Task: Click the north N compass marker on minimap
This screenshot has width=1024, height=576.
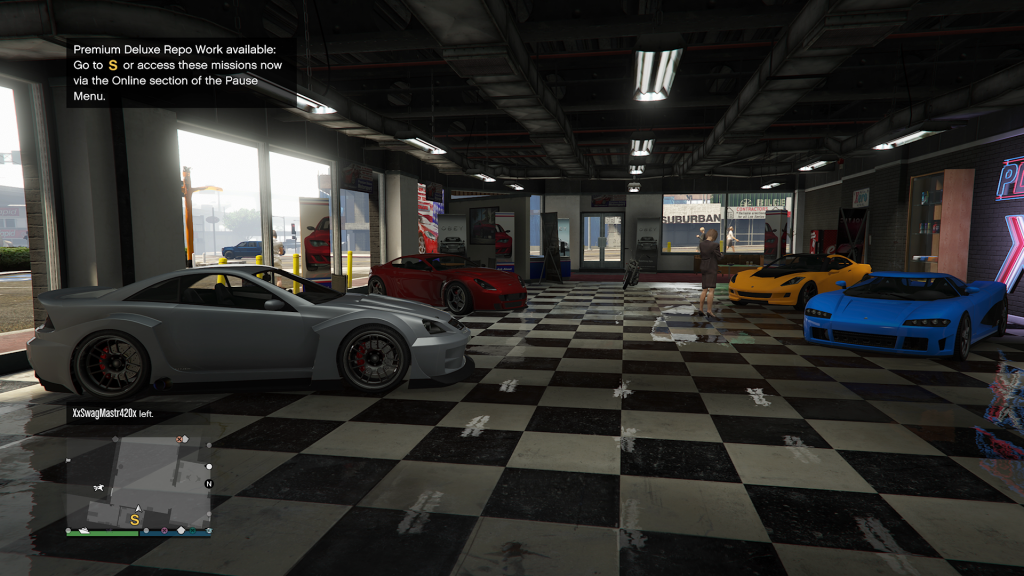Action: 209,484
